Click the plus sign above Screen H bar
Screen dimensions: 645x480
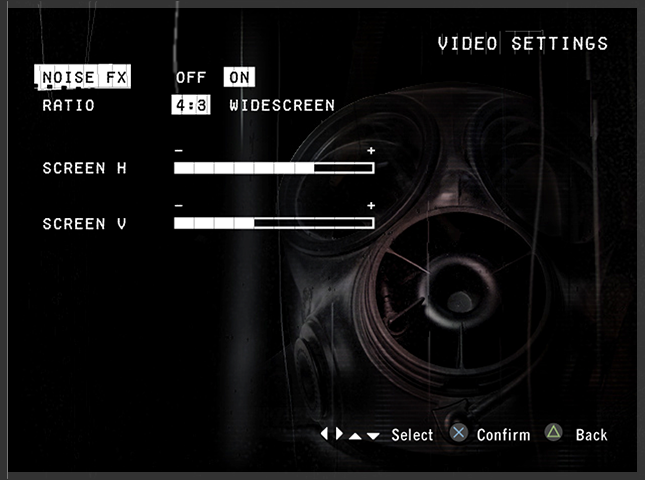371,151
